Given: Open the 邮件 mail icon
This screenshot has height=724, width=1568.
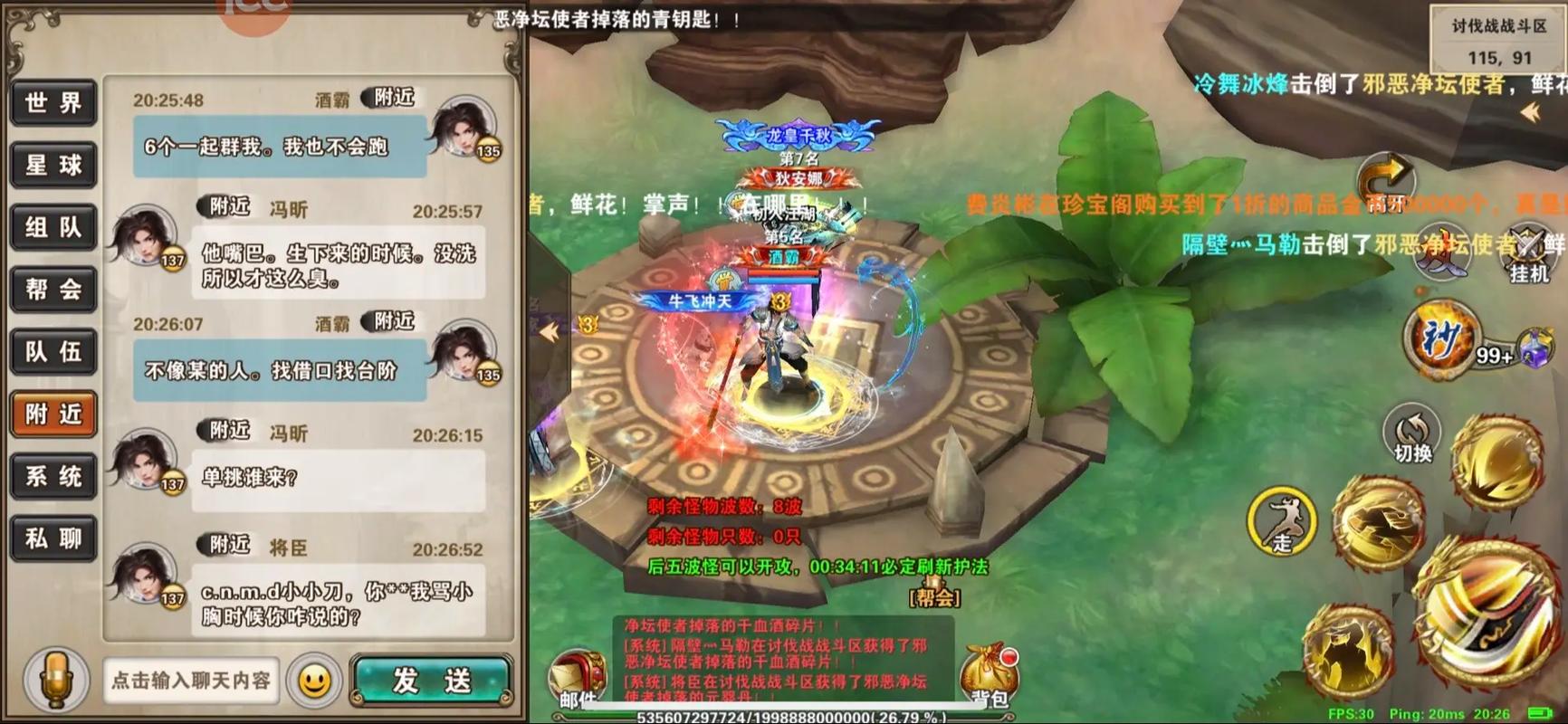Looking at the screenshot, I should coord(577,668).
